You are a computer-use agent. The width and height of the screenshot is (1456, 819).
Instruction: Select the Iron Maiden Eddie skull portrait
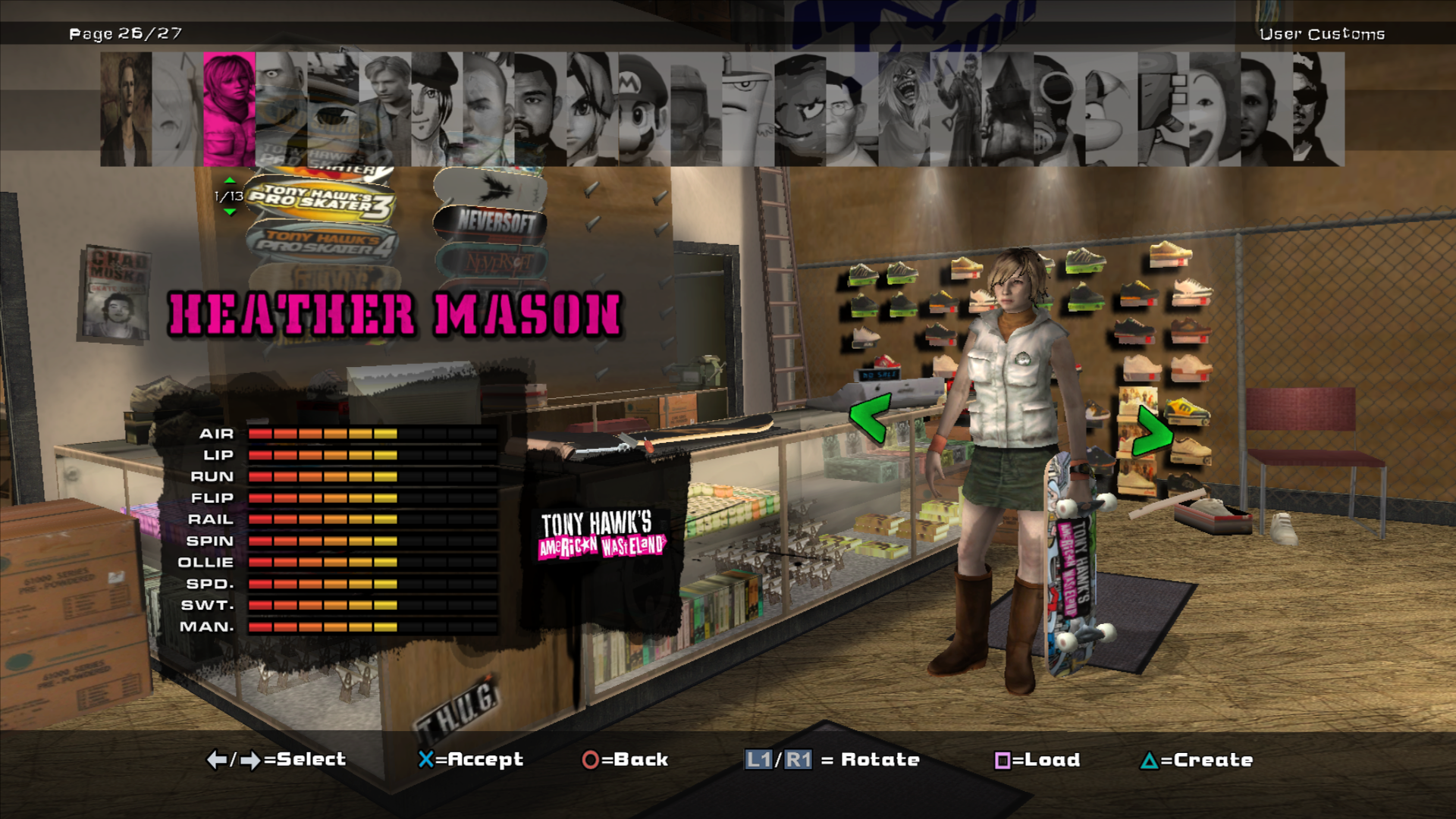pyautogui.click(x=904, y=109)
